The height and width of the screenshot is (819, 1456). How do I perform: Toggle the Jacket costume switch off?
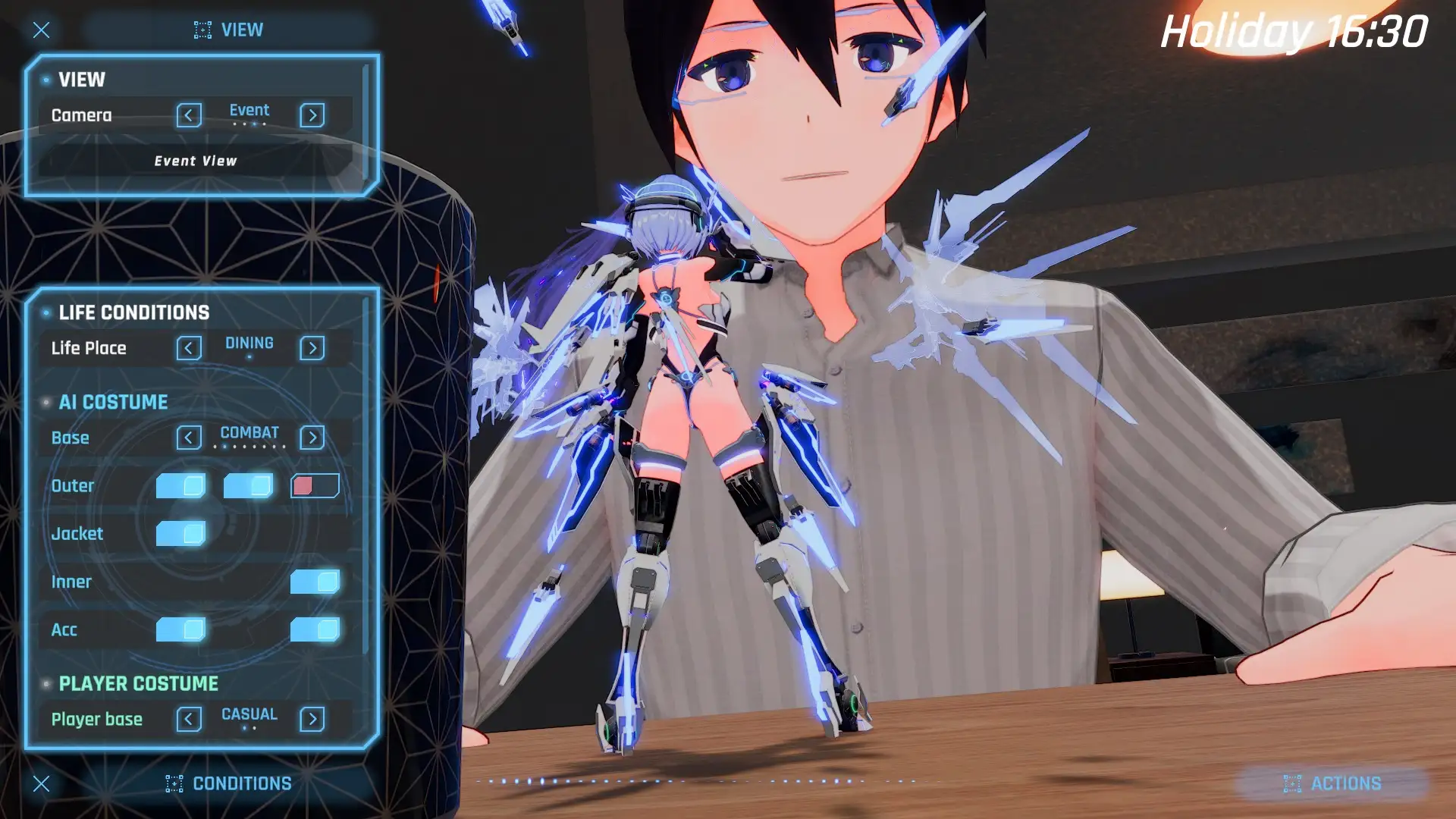point(180,534)
